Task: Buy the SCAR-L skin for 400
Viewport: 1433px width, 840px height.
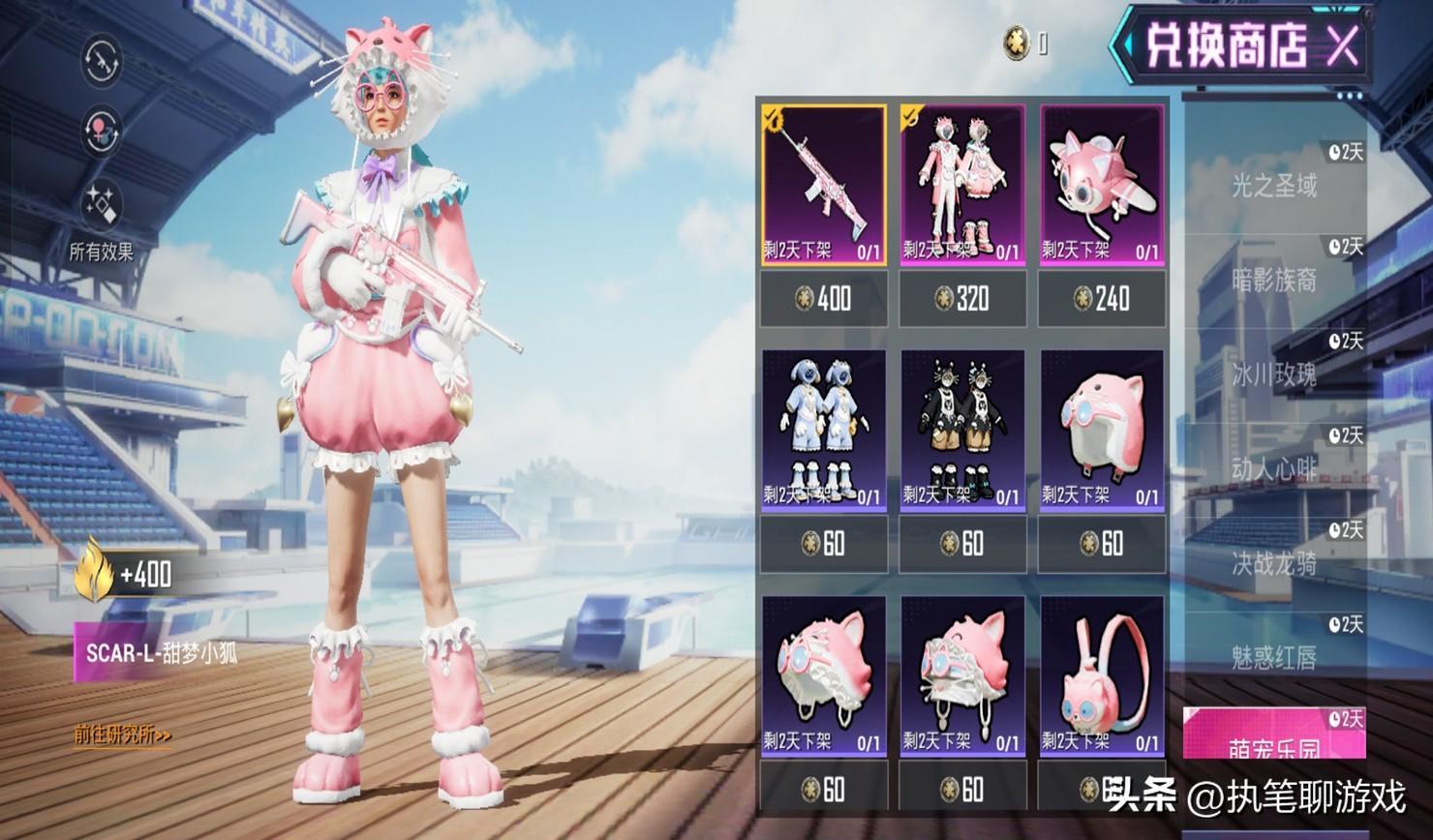Action: [823, 298]
